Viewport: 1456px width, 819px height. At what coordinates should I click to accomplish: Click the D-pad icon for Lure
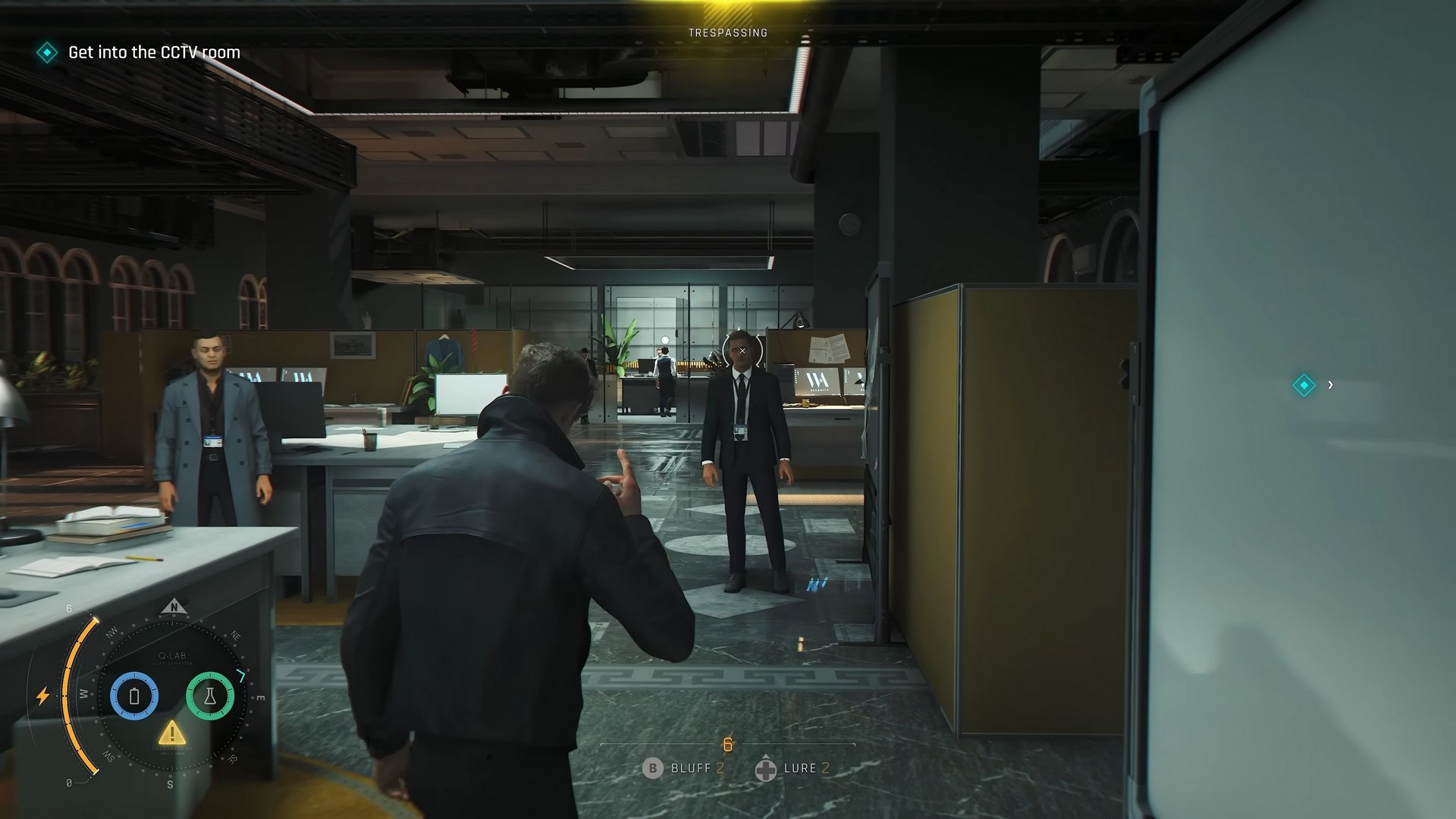point(766,769)
